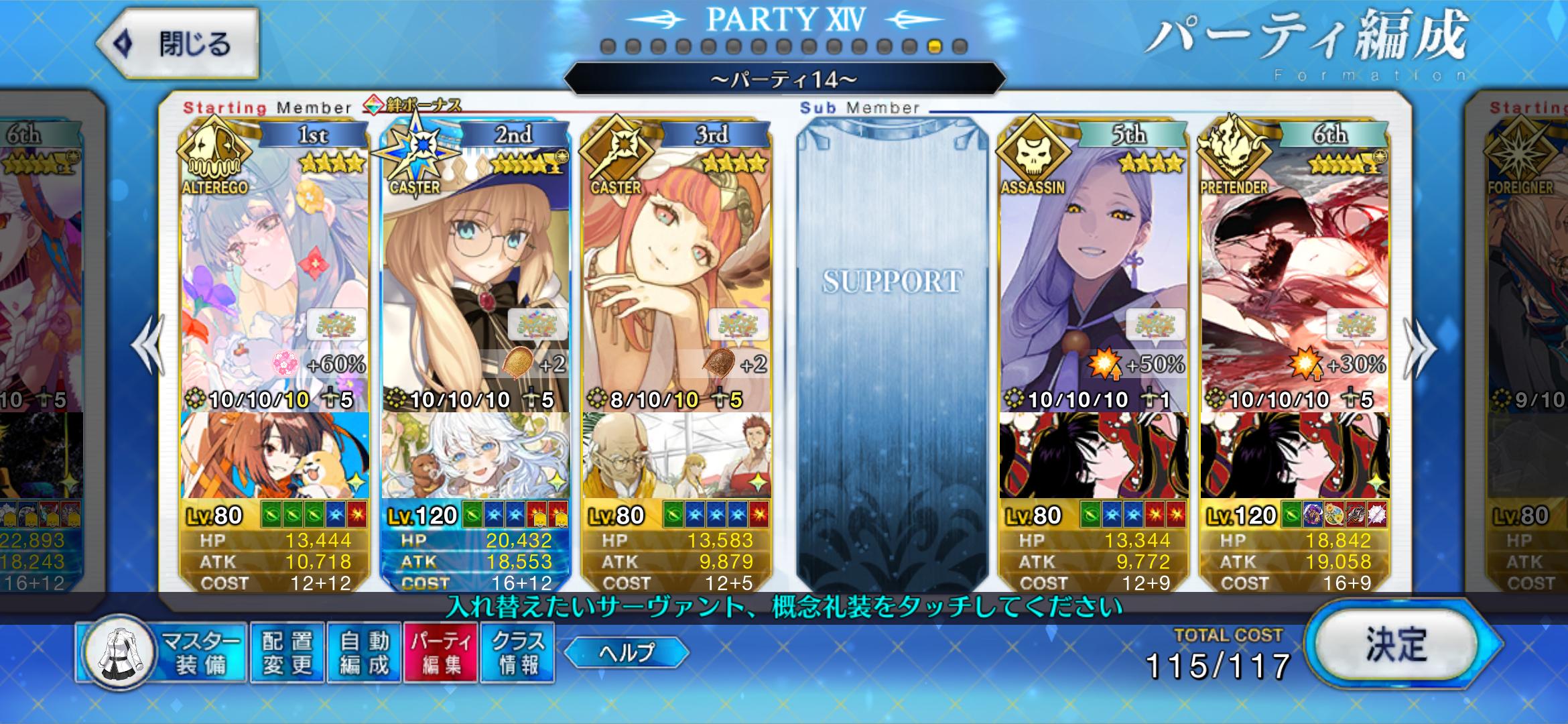Choose the 自動編成 auto formation option

[364, 652]
